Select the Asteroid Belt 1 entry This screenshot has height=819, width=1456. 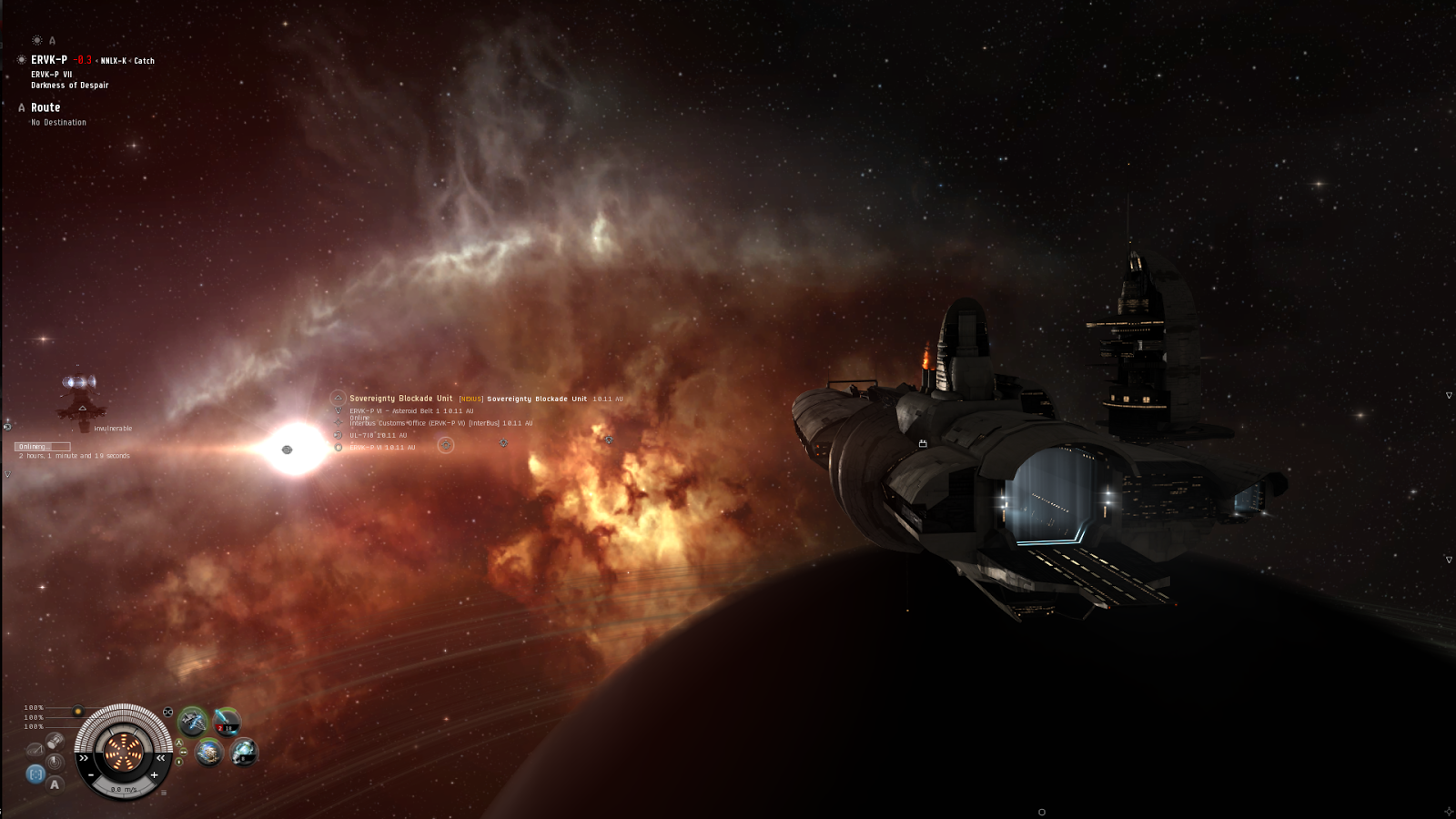pos(411,410)
